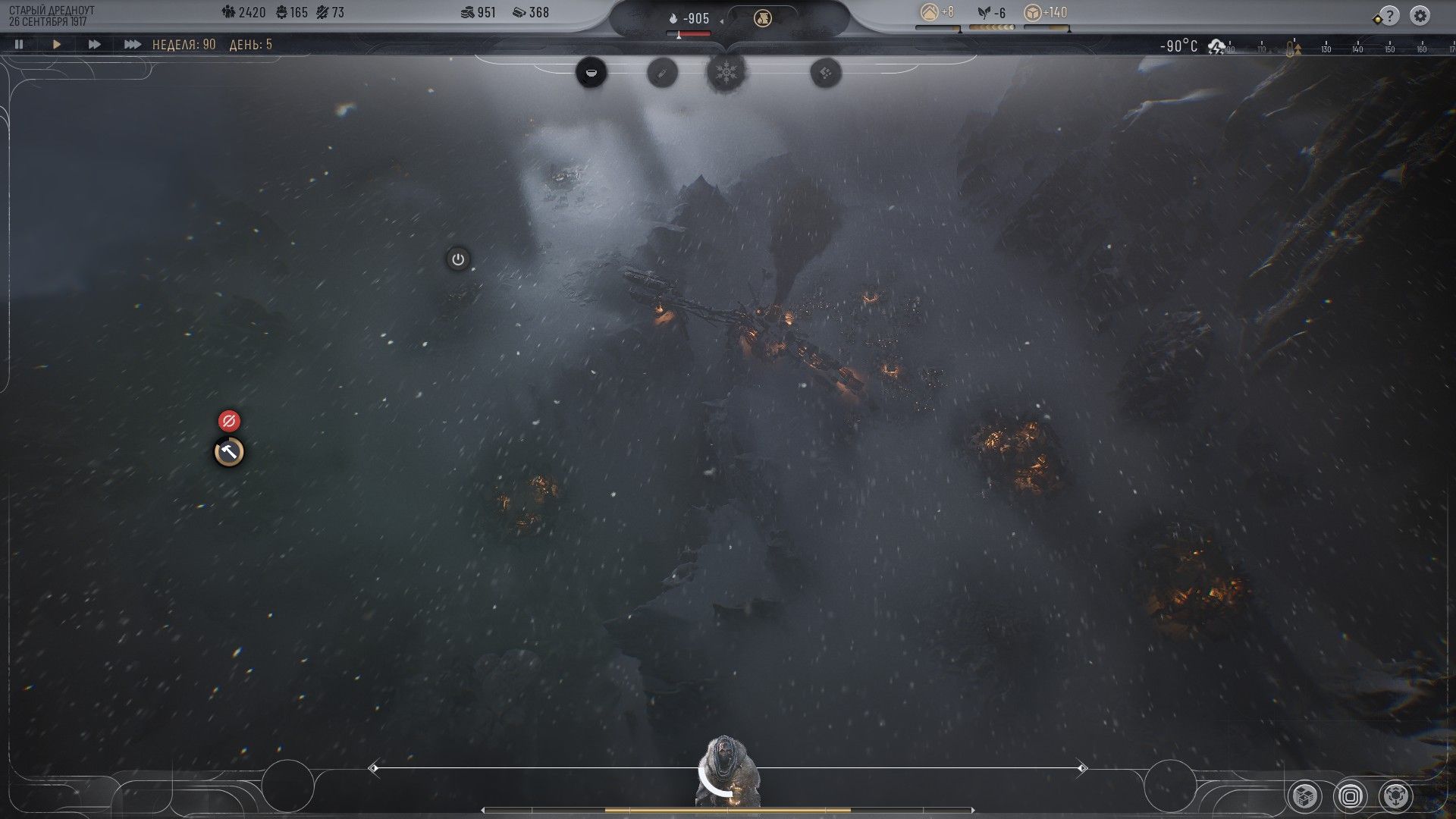Open the settings gear menu
This screenshot has height=819, width=1456.
pyautogui.click(x=1420, y=15)
